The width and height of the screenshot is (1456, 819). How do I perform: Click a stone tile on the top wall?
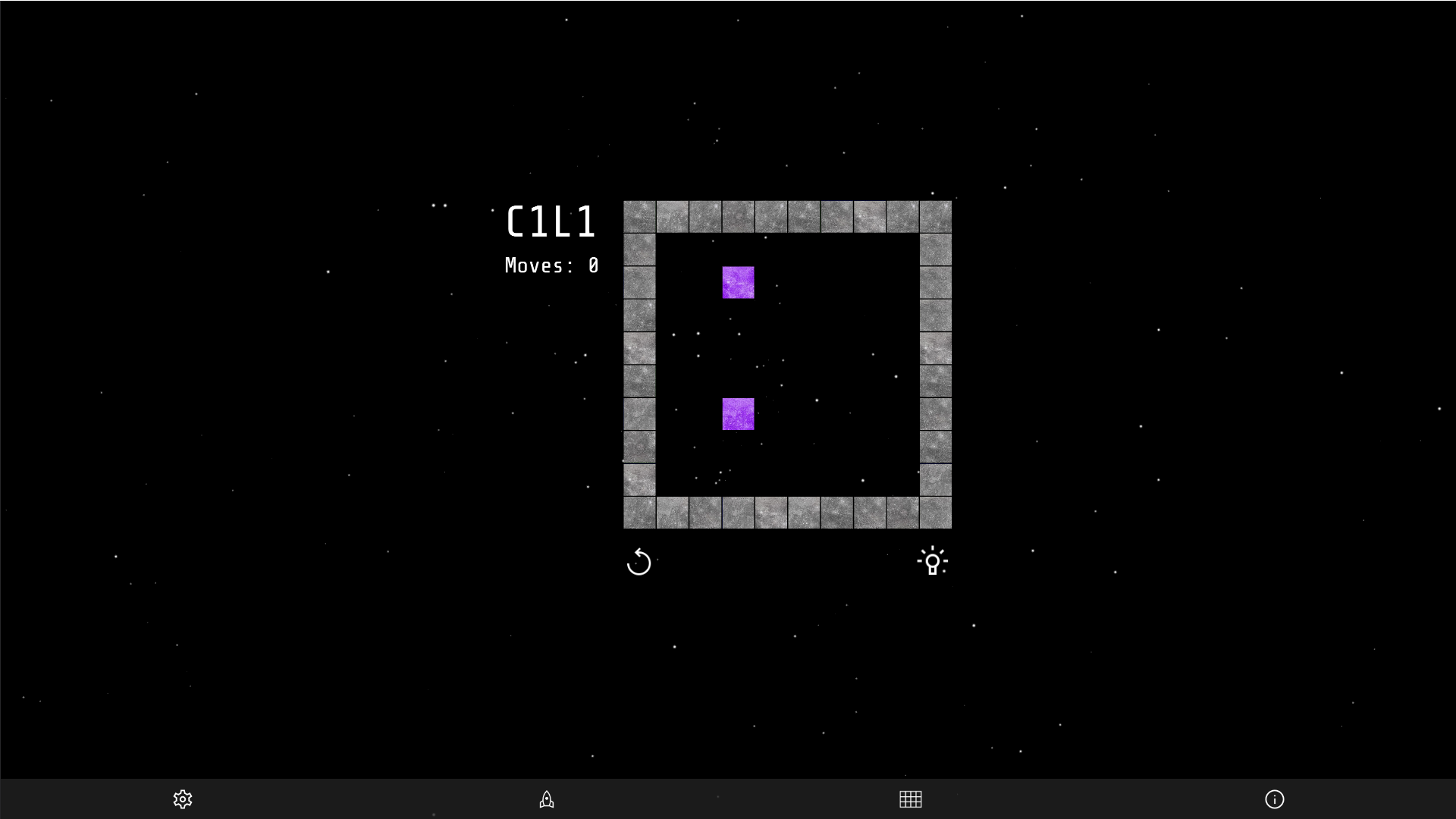point(771,216)
